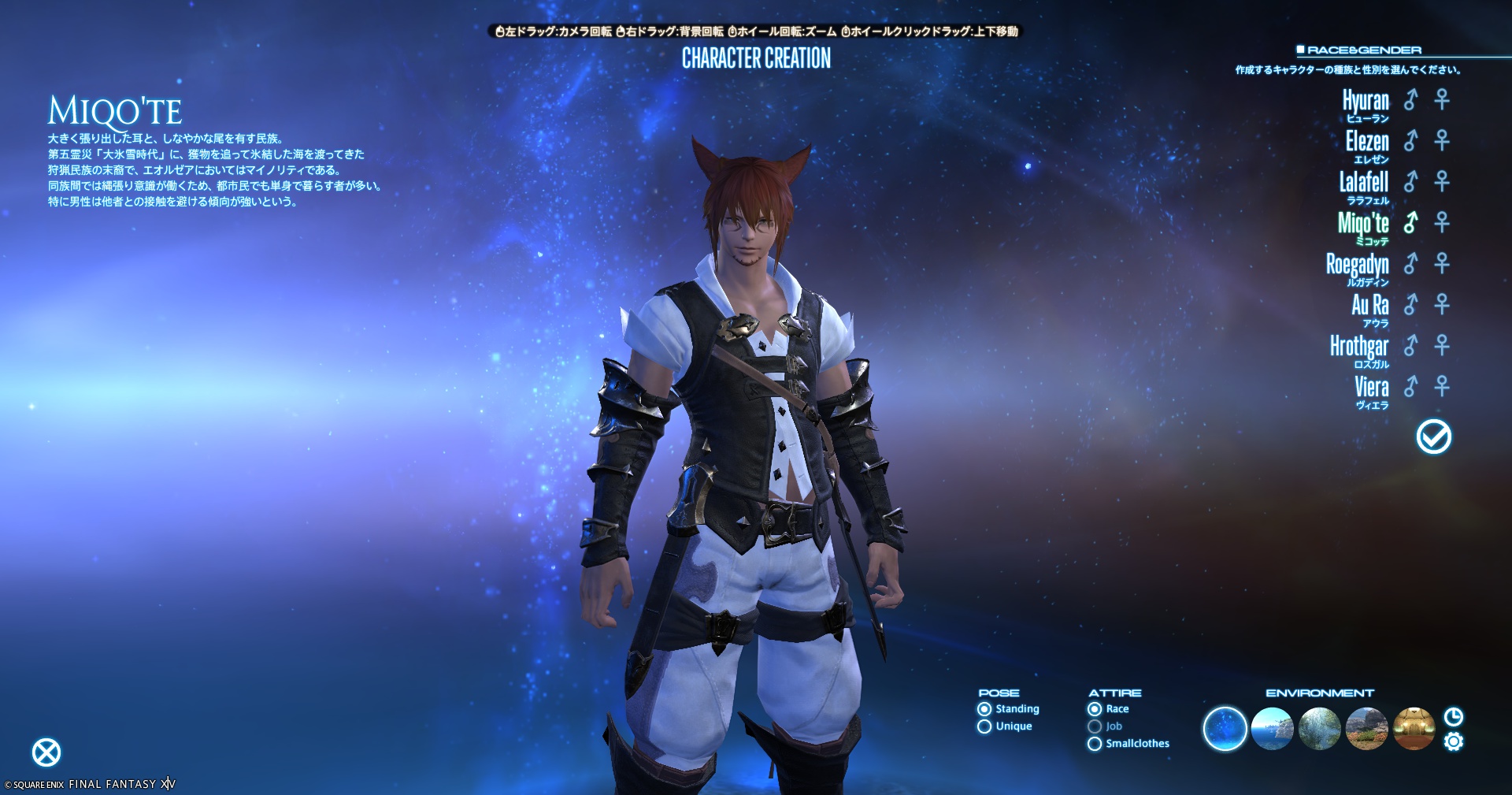The image size is (1512, 795).
Task: Choose the rocky desert environment thumbnail
Action: 1367,729
